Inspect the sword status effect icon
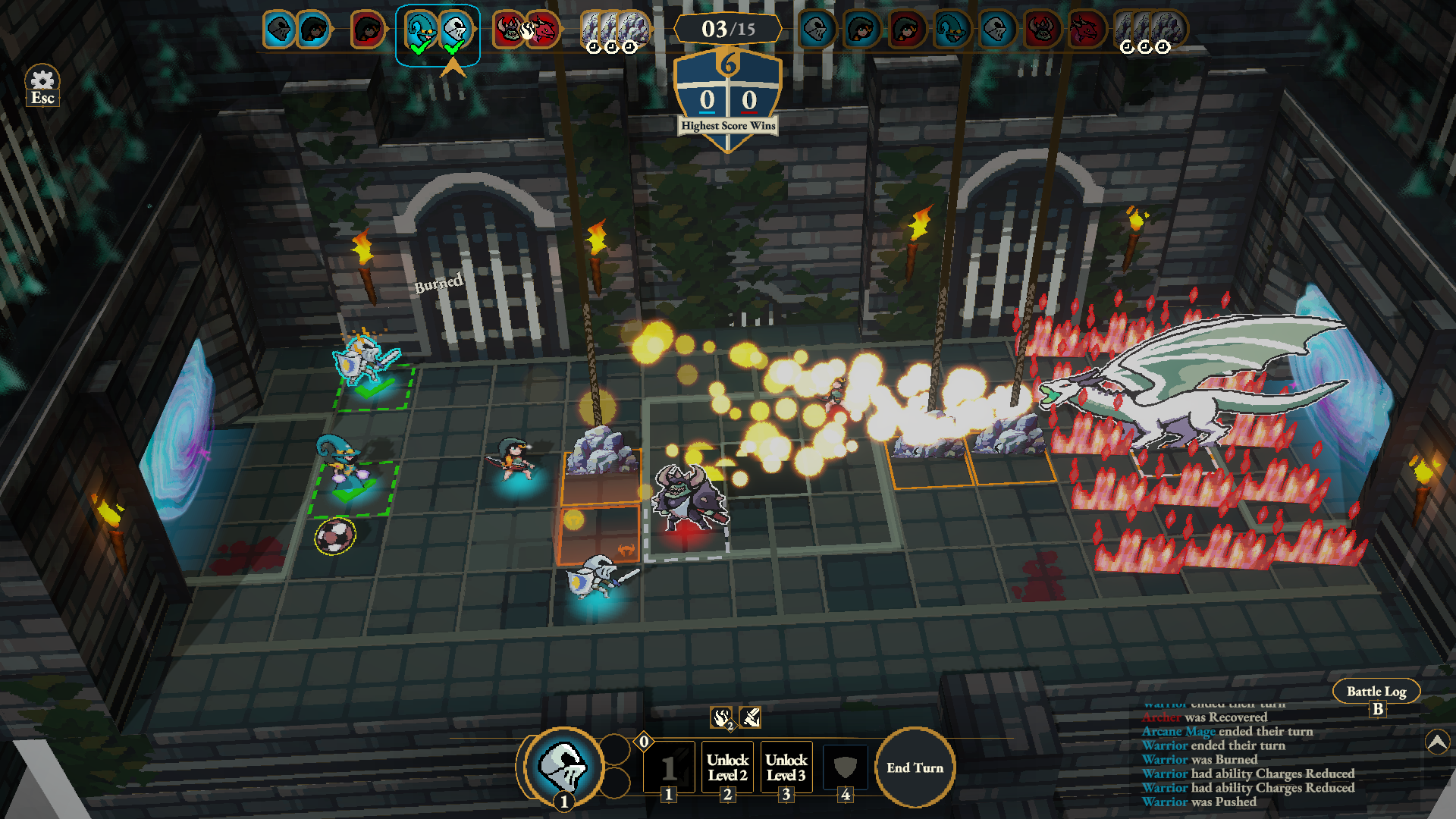 click(751, 717)
